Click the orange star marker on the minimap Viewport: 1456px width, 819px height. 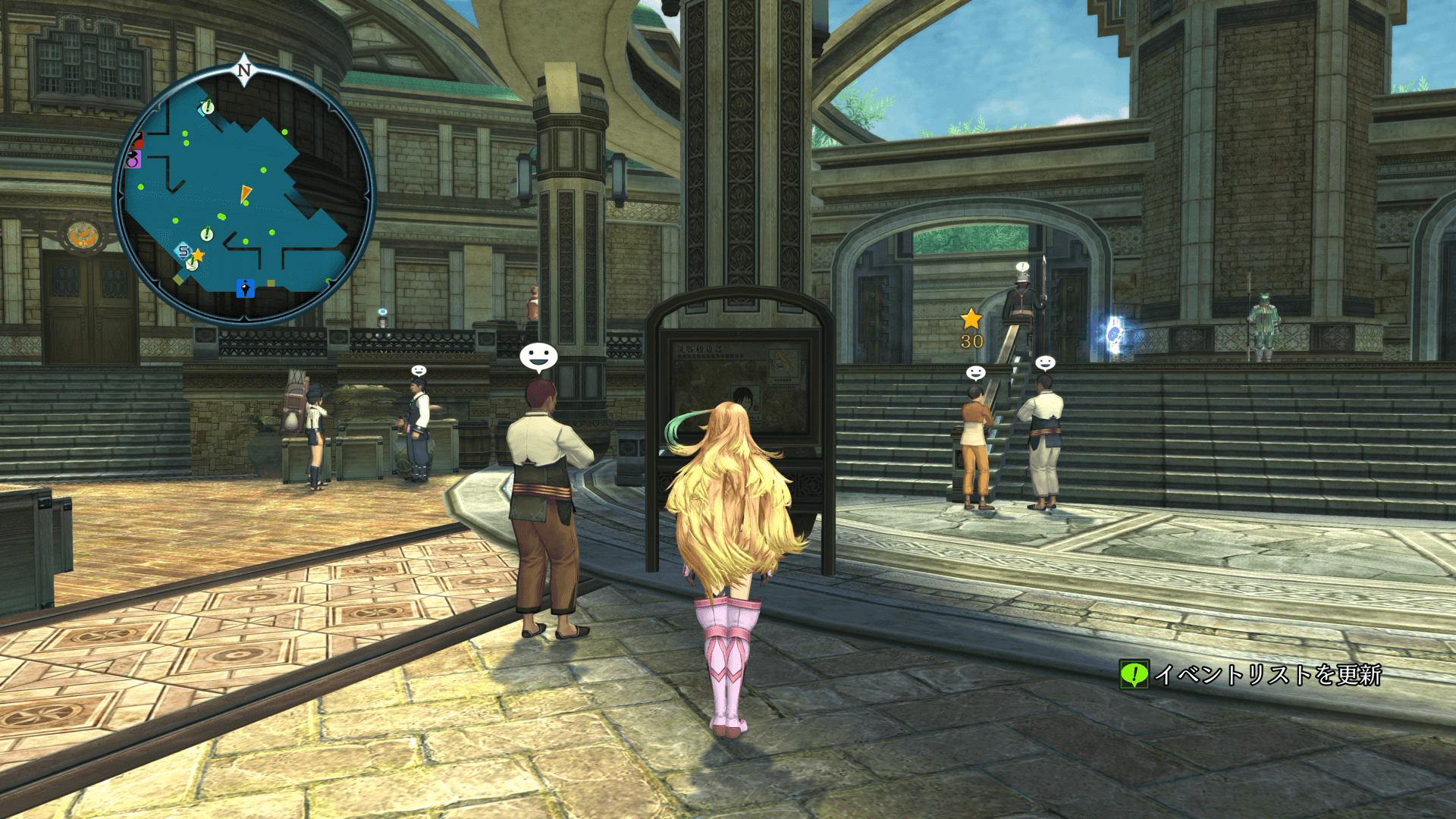click(199, 255)
